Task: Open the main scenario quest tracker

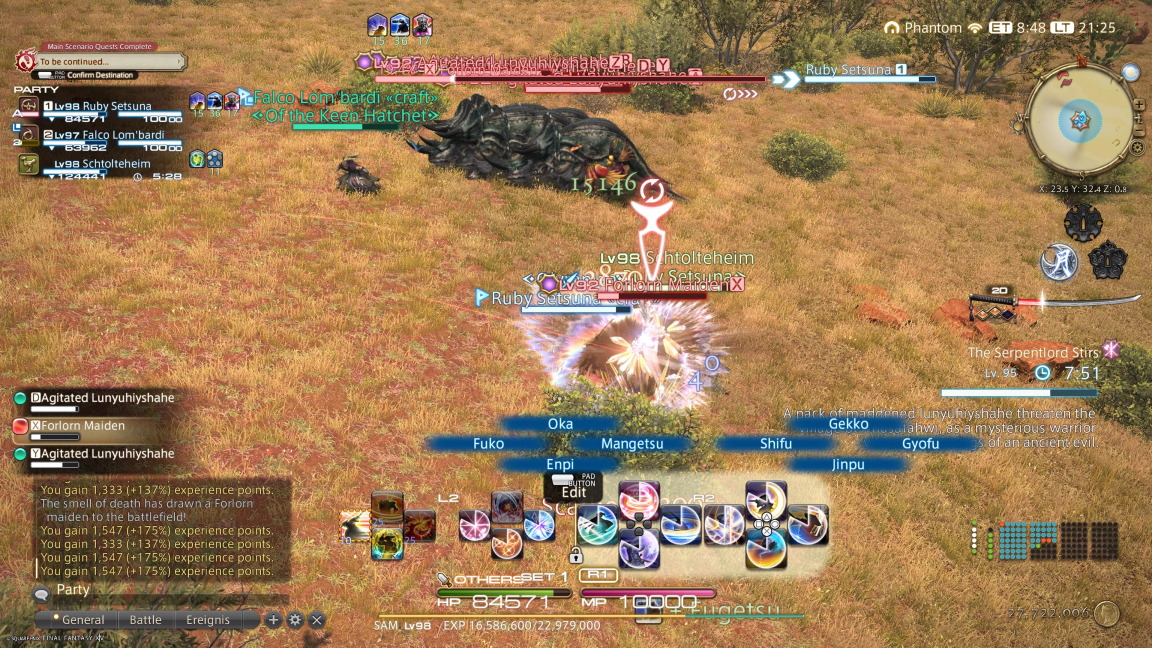Action: 100,61
